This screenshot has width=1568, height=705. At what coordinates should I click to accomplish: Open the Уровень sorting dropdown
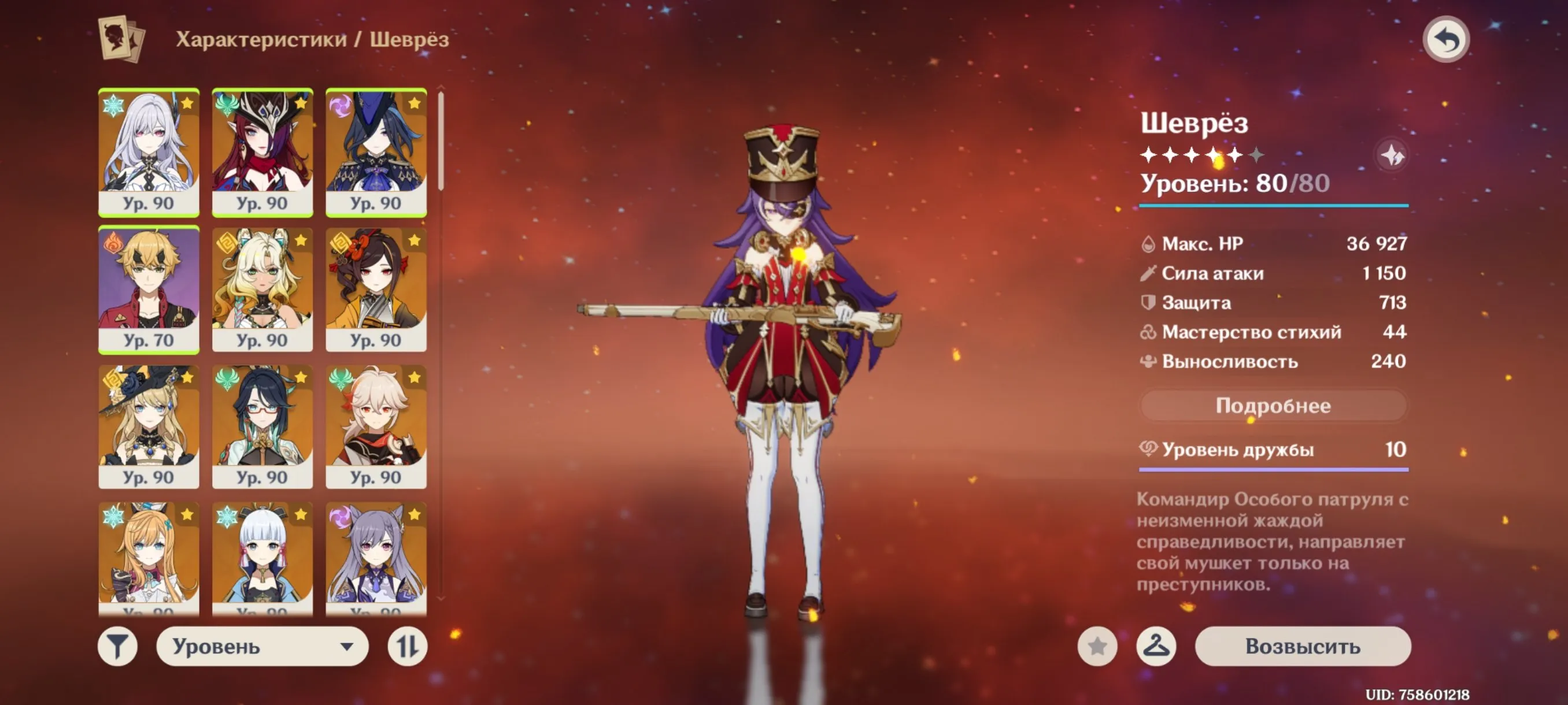click(262, 648)
